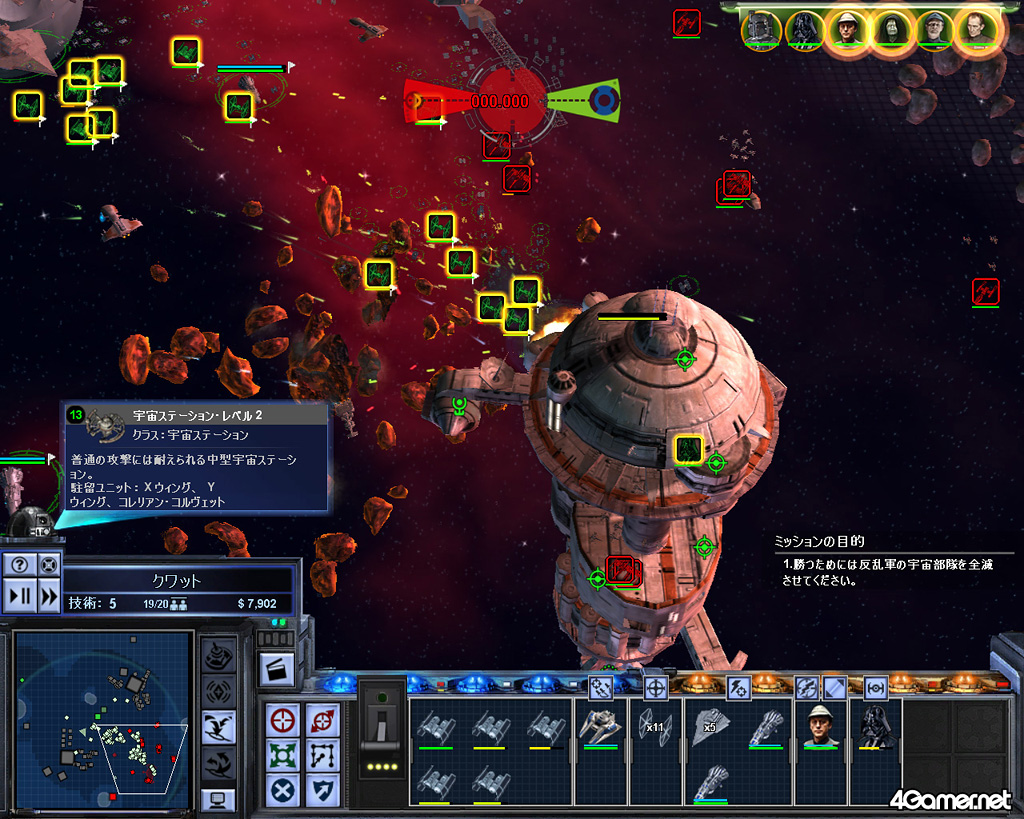
Task: Click the reinforcement drop icon beside minimap
Action: pyautogui.click(x=219, y=726)
